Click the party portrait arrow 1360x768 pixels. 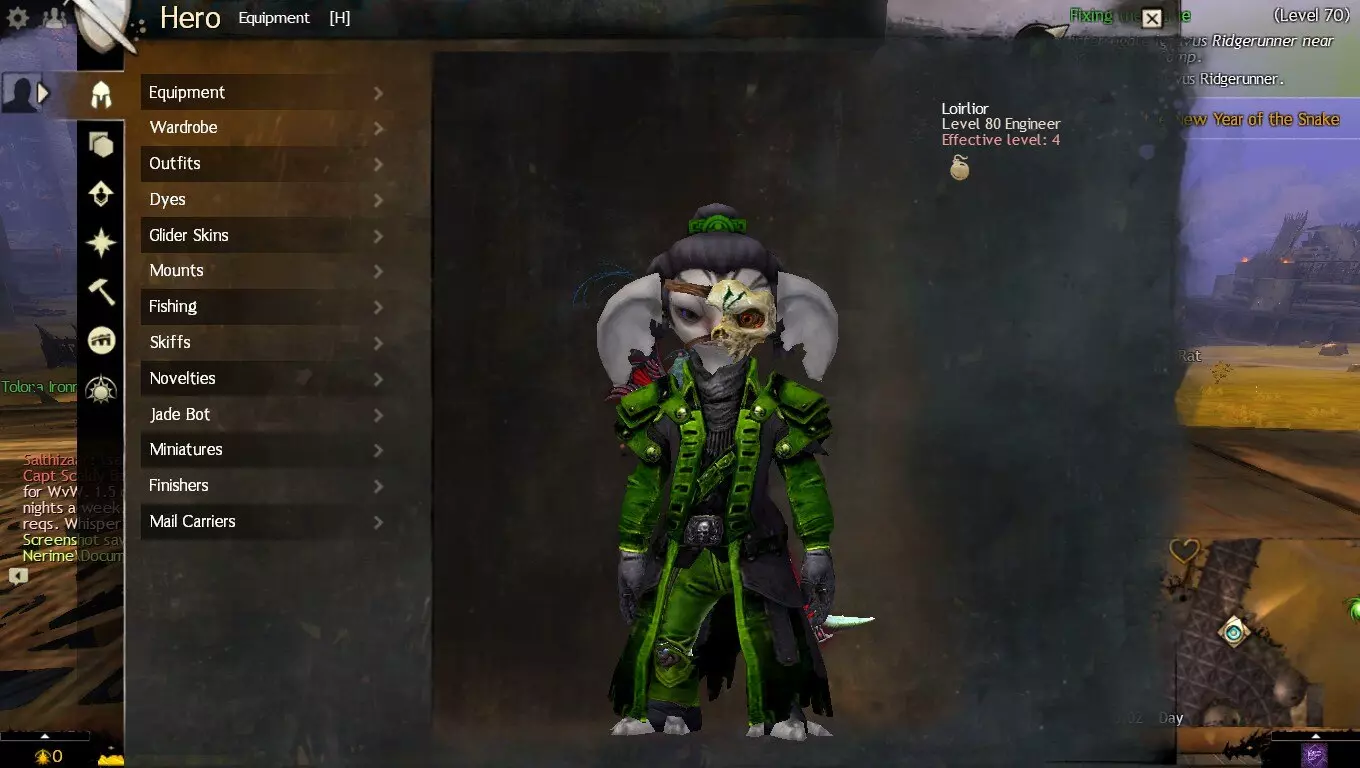tap(43, 93)
